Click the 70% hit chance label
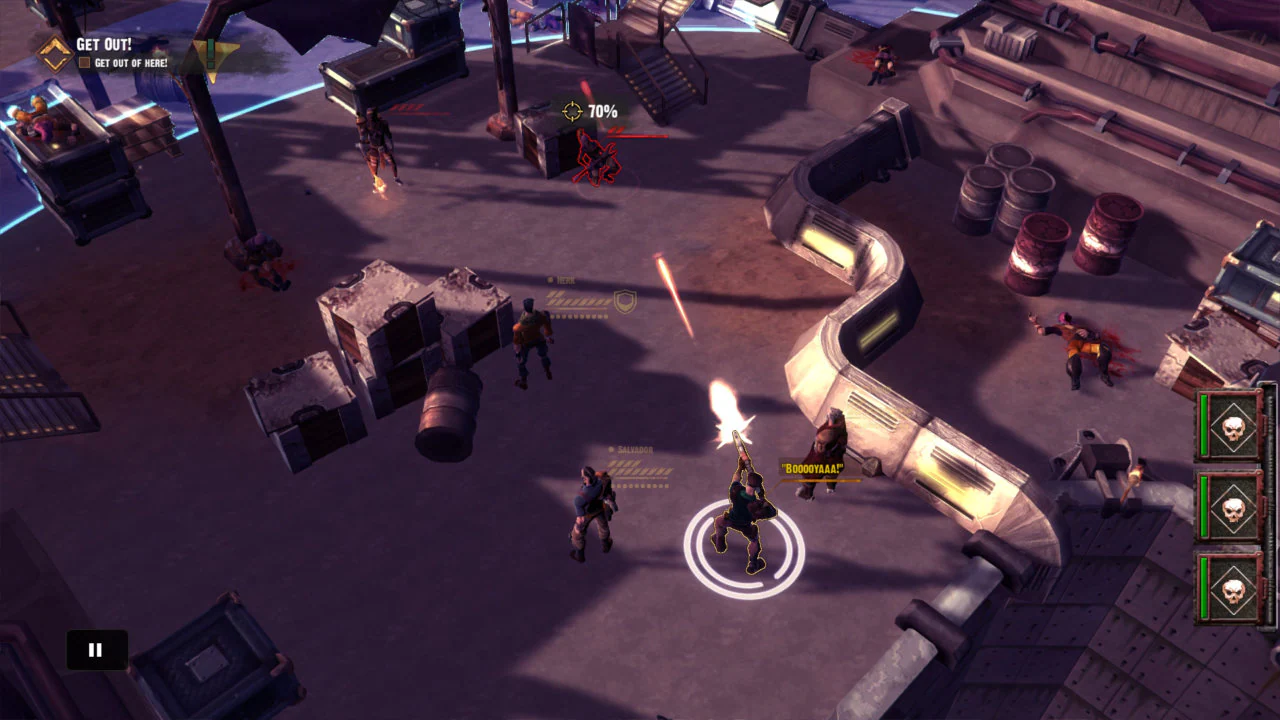Screen dimensions: 1280x720 601,112
